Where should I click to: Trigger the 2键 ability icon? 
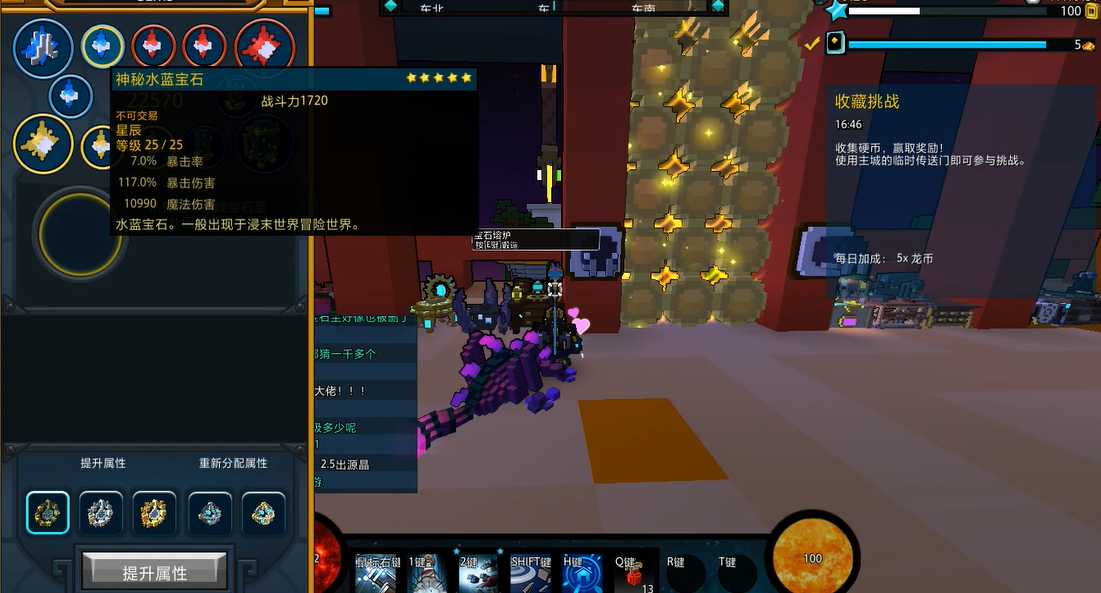coord(479,573)
